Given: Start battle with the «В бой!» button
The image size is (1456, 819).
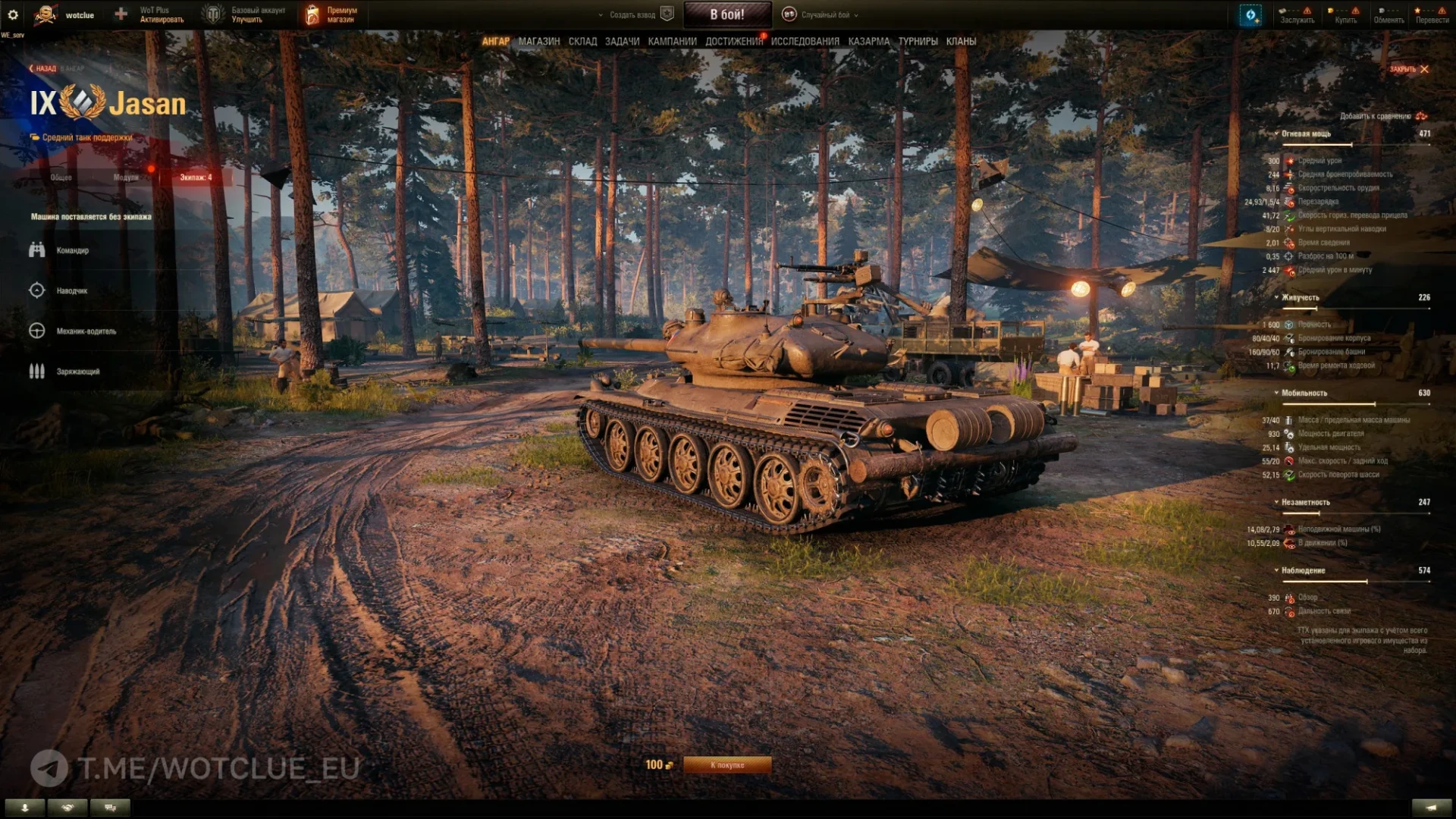Looking at the screenshot, I should tap(726, 14).
